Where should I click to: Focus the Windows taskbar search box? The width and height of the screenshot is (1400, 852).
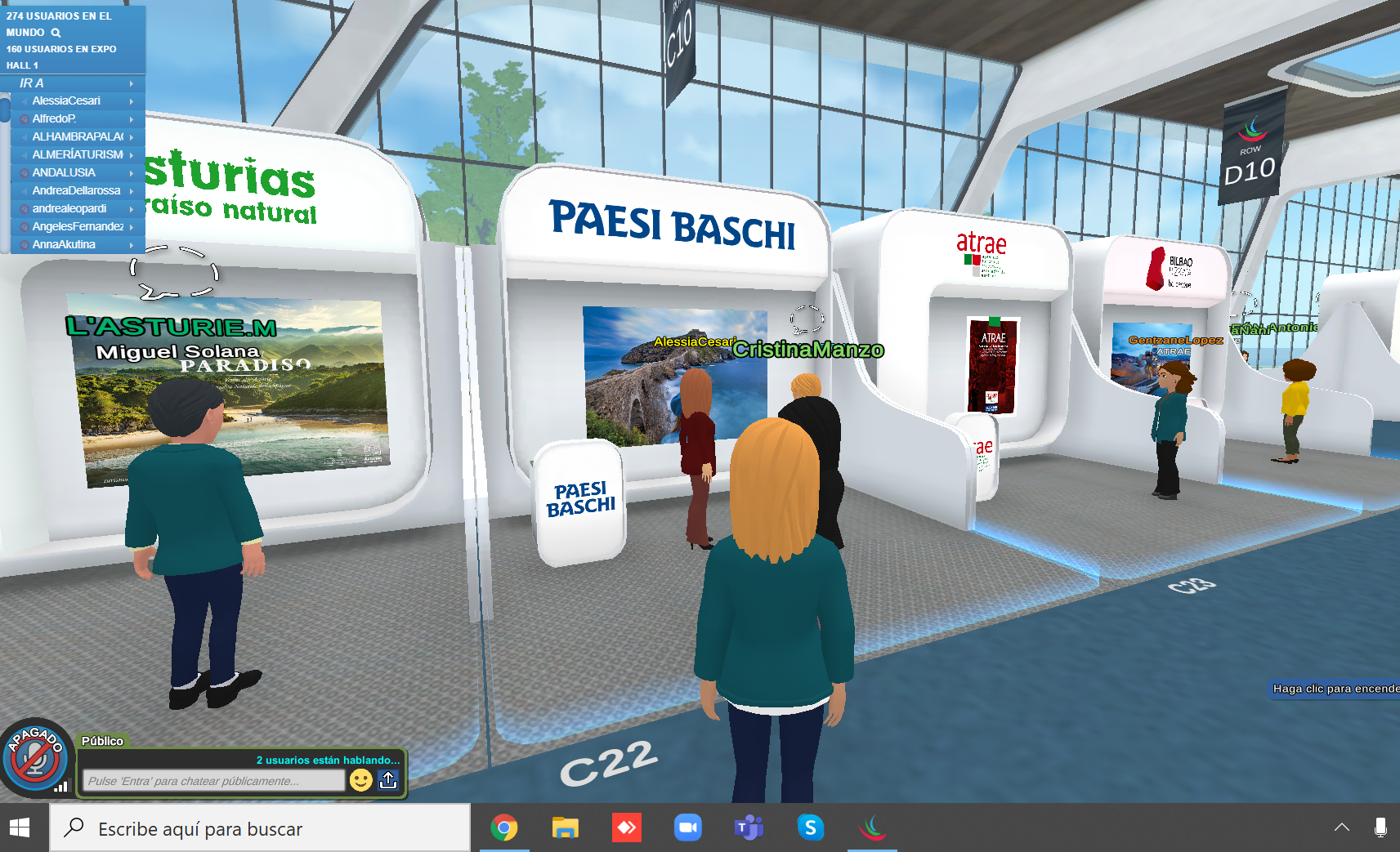tap(262, 829)
